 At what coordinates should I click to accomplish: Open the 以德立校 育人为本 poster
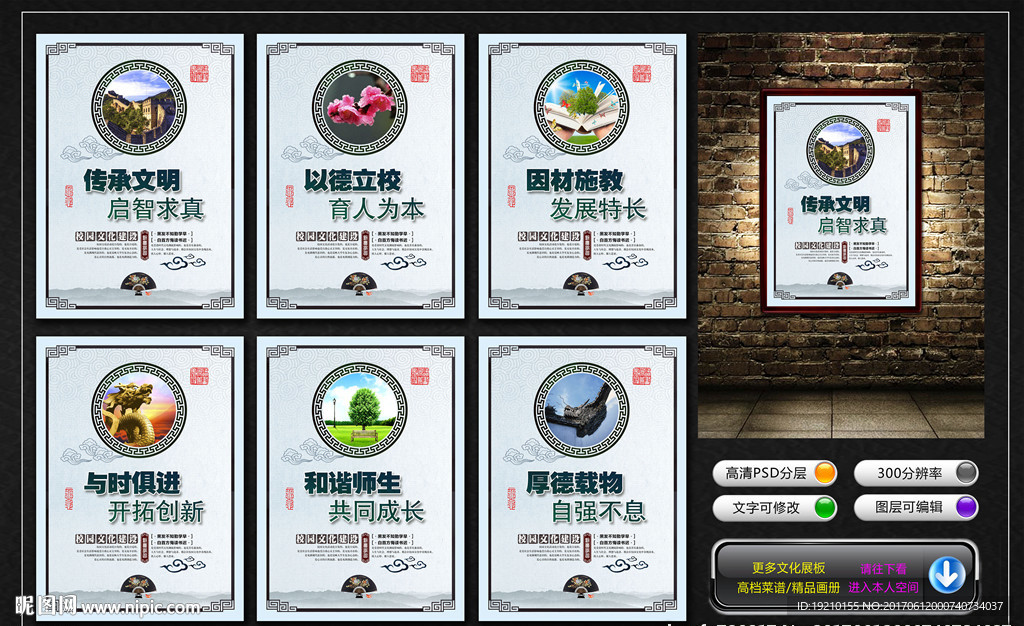(361, 177)
